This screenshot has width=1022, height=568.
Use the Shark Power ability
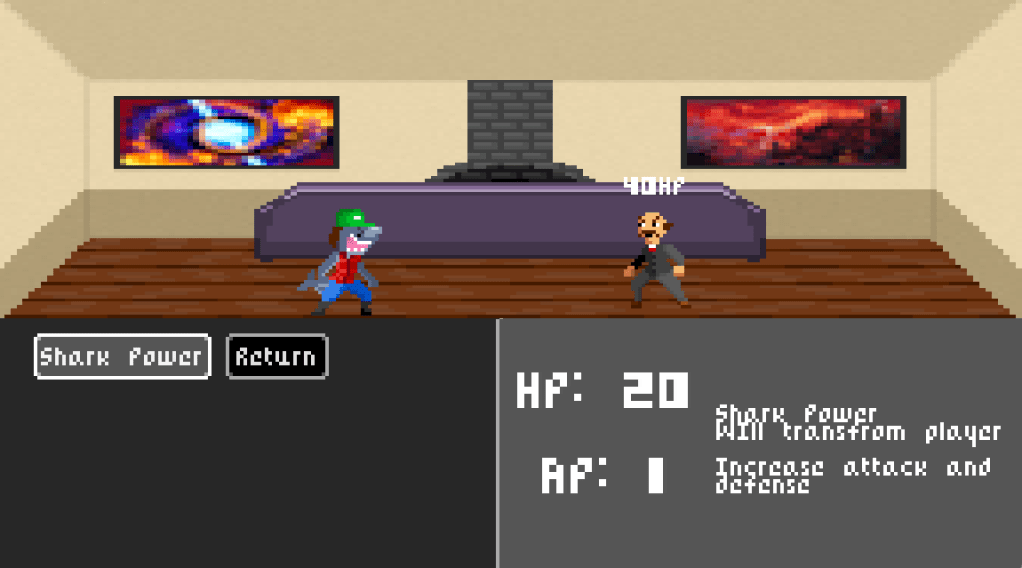(x=122, y=356)
